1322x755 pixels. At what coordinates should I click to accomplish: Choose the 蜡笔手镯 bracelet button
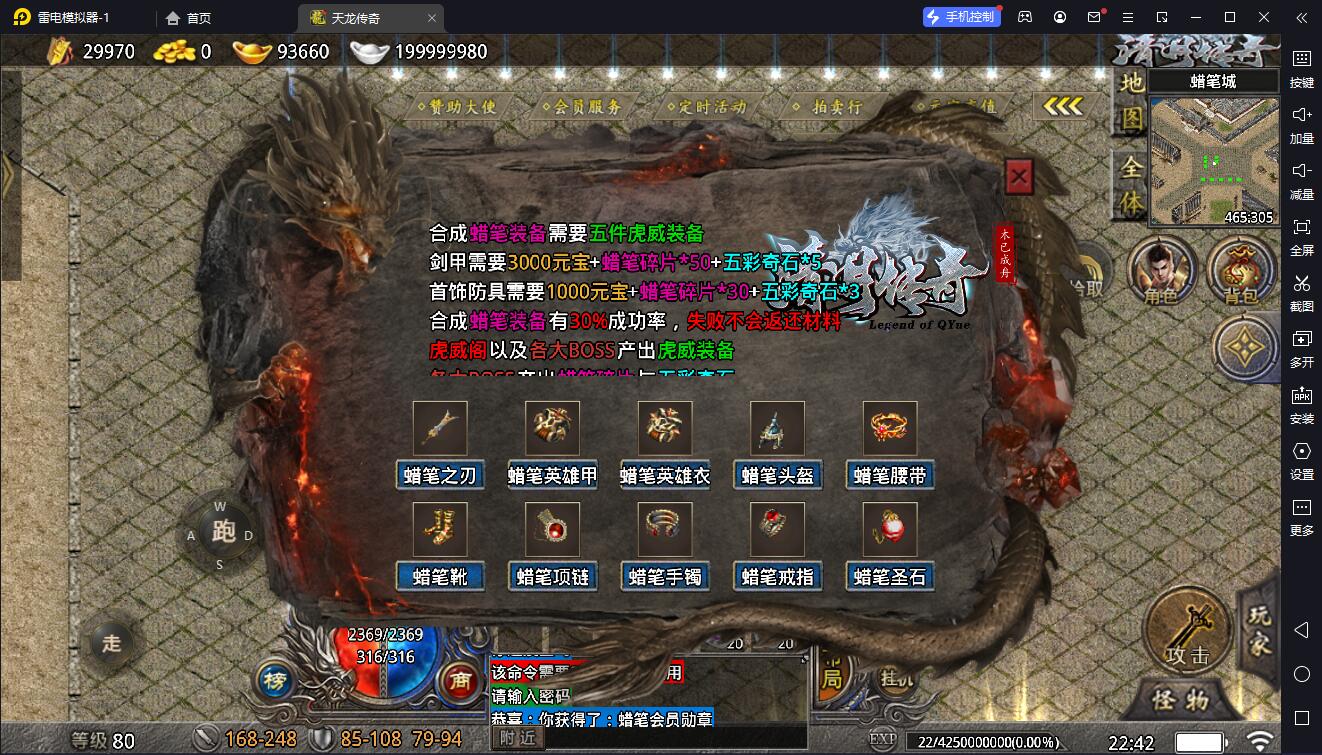[665, 576]
